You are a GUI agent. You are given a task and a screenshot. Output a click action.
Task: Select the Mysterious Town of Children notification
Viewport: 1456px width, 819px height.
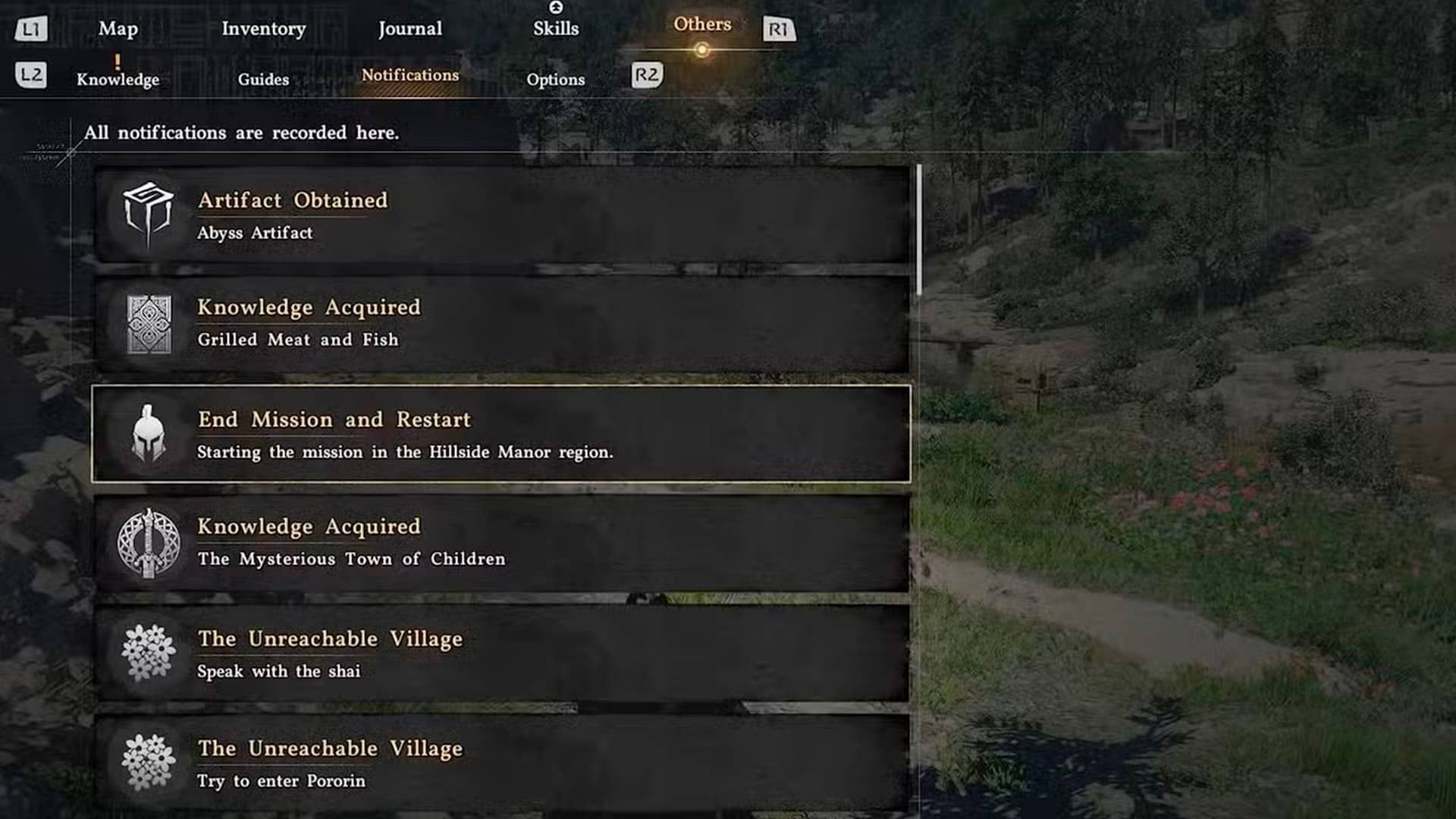(x=500, y=543)
